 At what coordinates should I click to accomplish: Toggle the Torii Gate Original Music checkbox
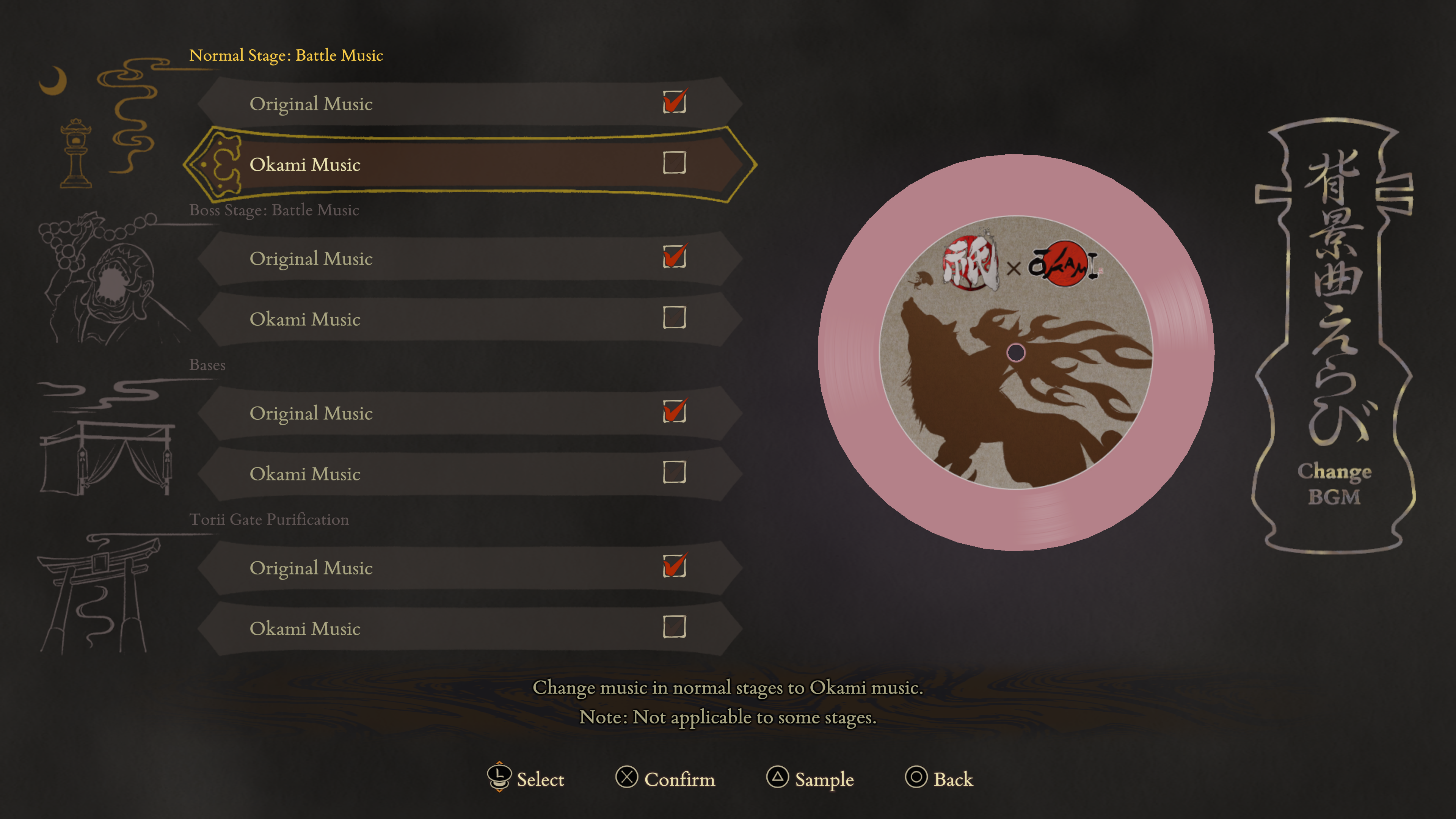[674, 566]
